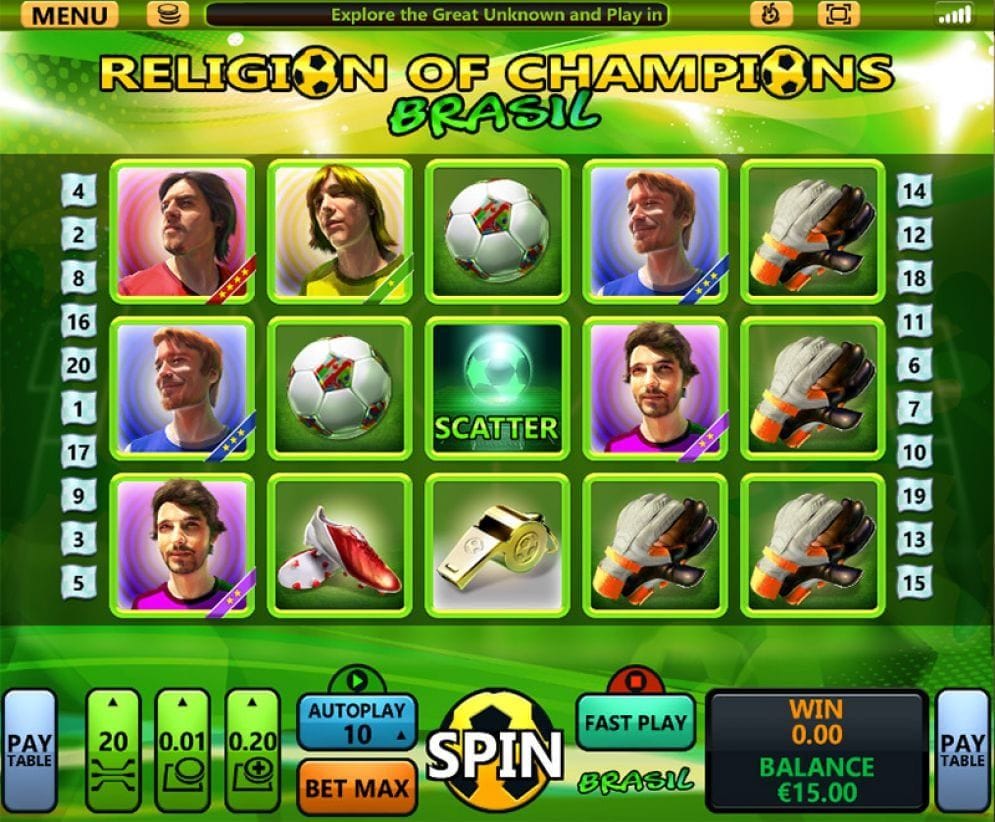Enable FAST PLAY mode
This screenshot has width=995, height=822.
[x=635, y=722]
